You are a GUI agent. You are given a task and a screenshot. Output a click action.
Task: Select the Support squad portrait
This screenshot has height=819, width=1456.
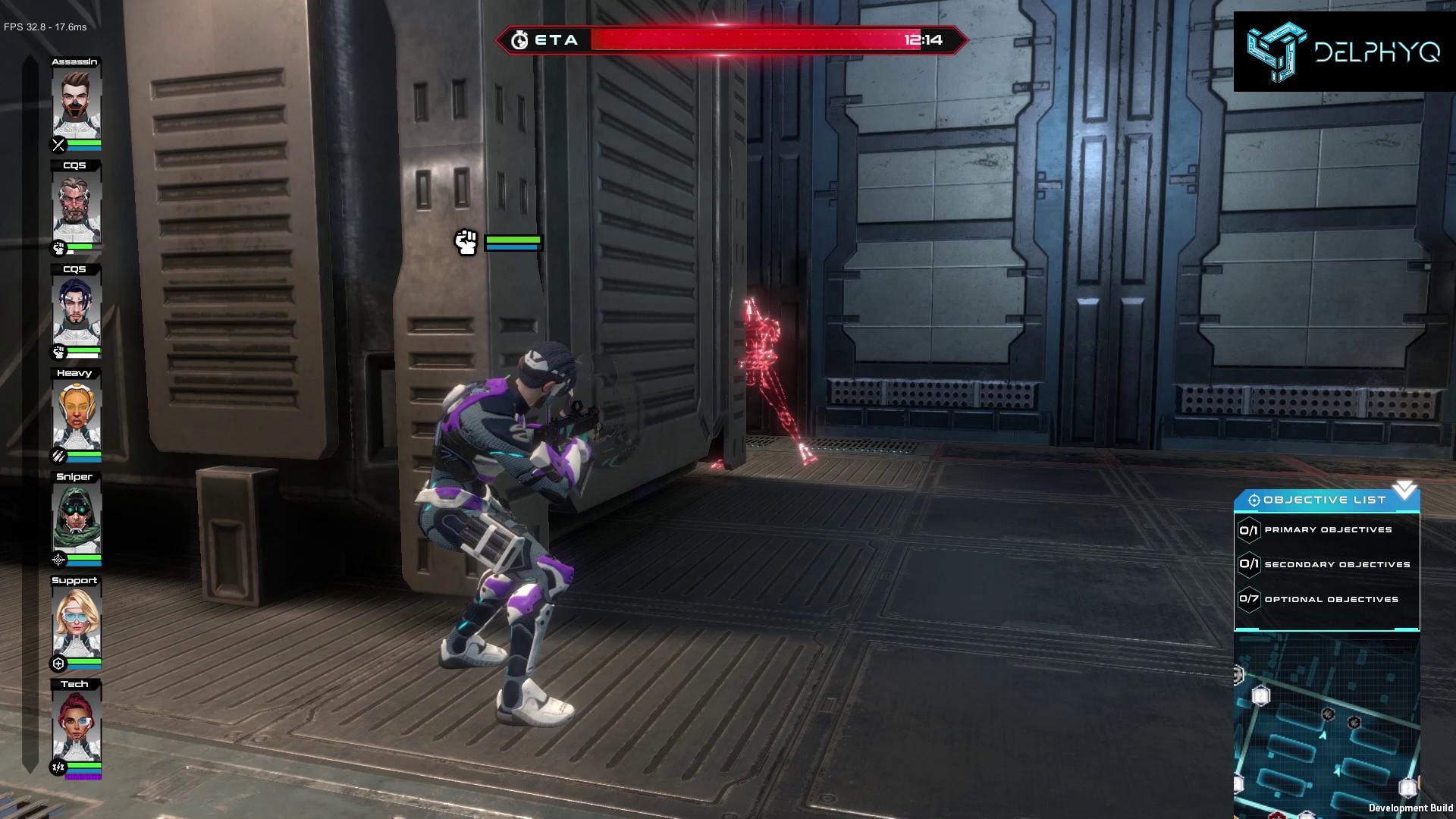pos(76,623)
